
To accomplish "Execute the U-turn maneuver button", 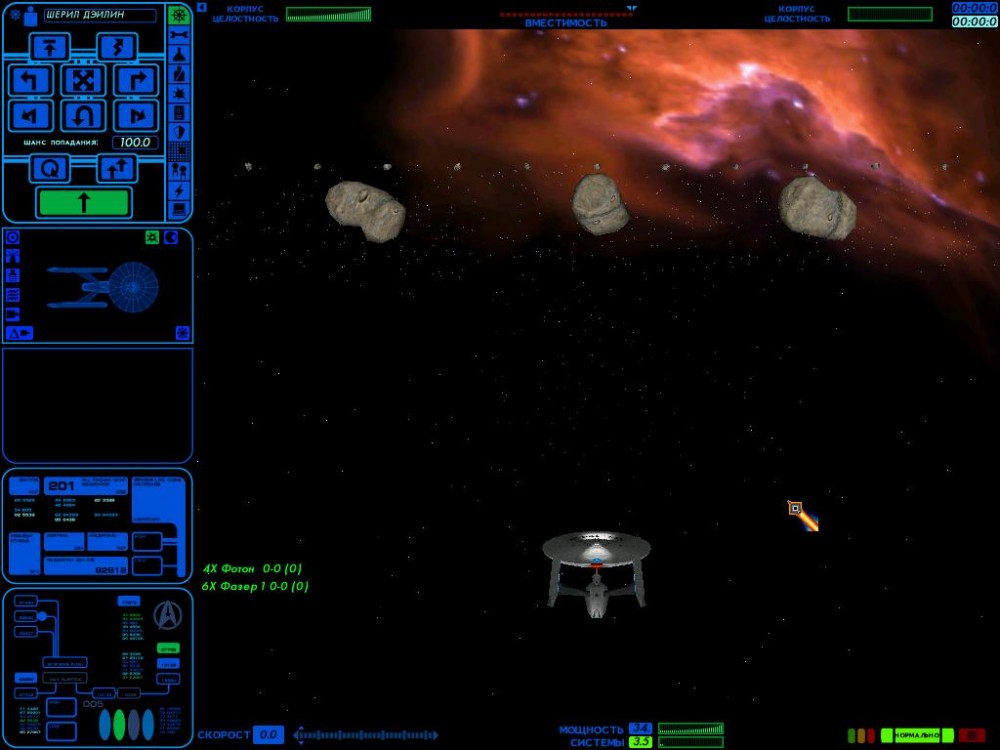I will (83, 116).
